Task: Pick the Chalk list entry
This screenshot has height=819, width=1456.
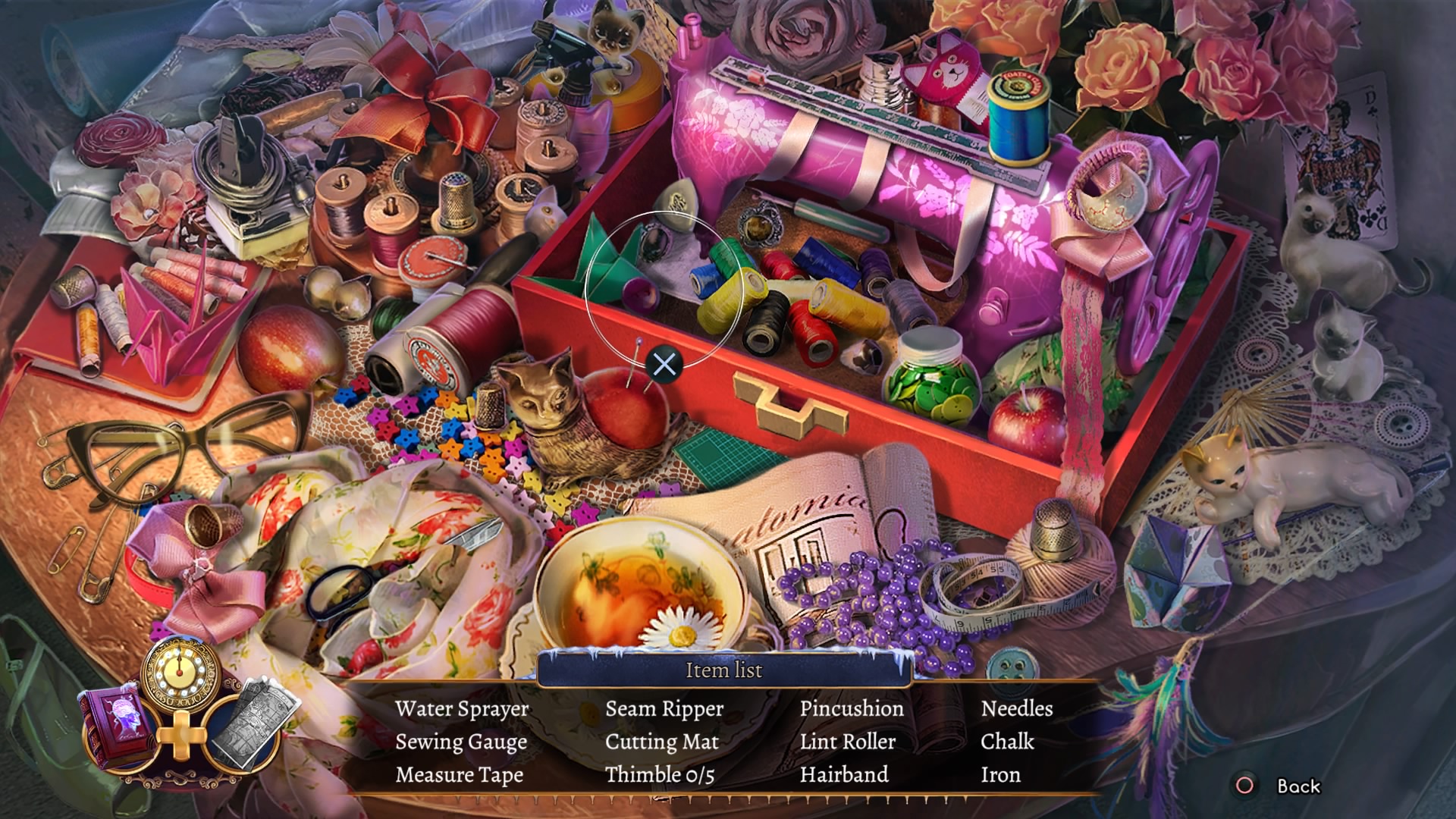Action: click(x=1007, y=742)
